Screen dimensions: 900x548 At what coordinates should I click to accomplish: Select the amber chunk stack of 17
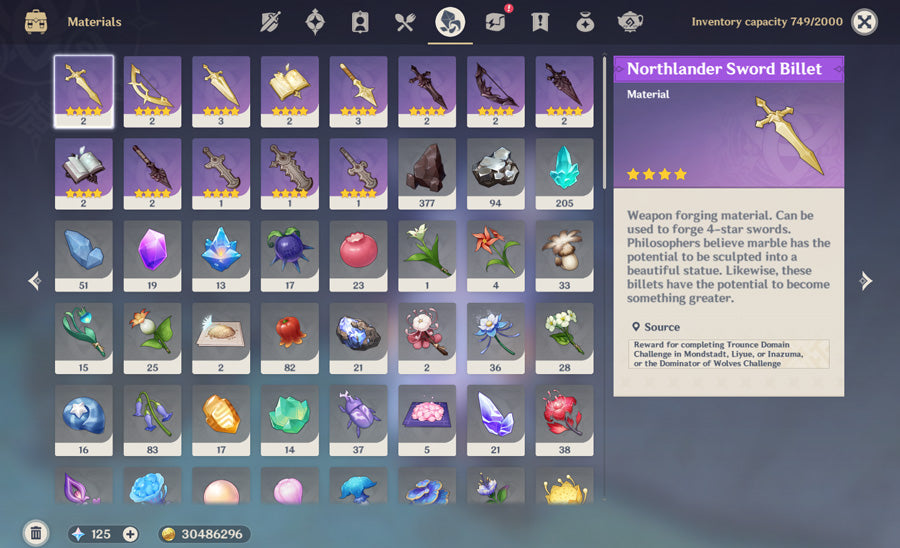221,419
